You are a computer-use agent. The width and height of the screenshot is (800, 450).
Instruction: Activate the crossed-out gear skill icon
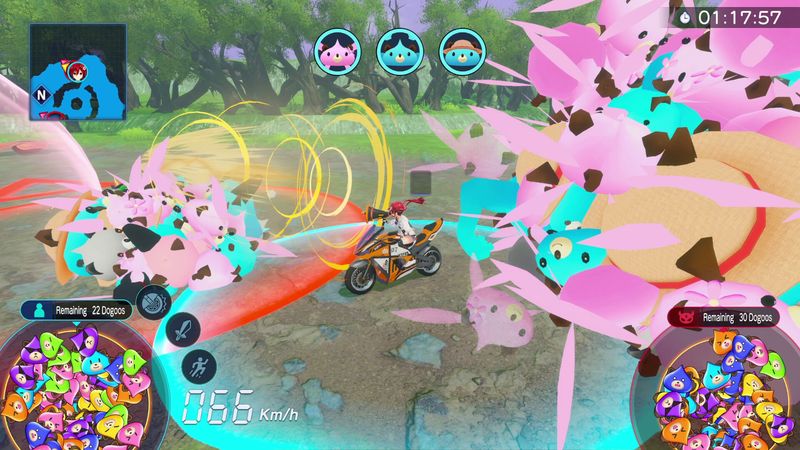[154, 300]
